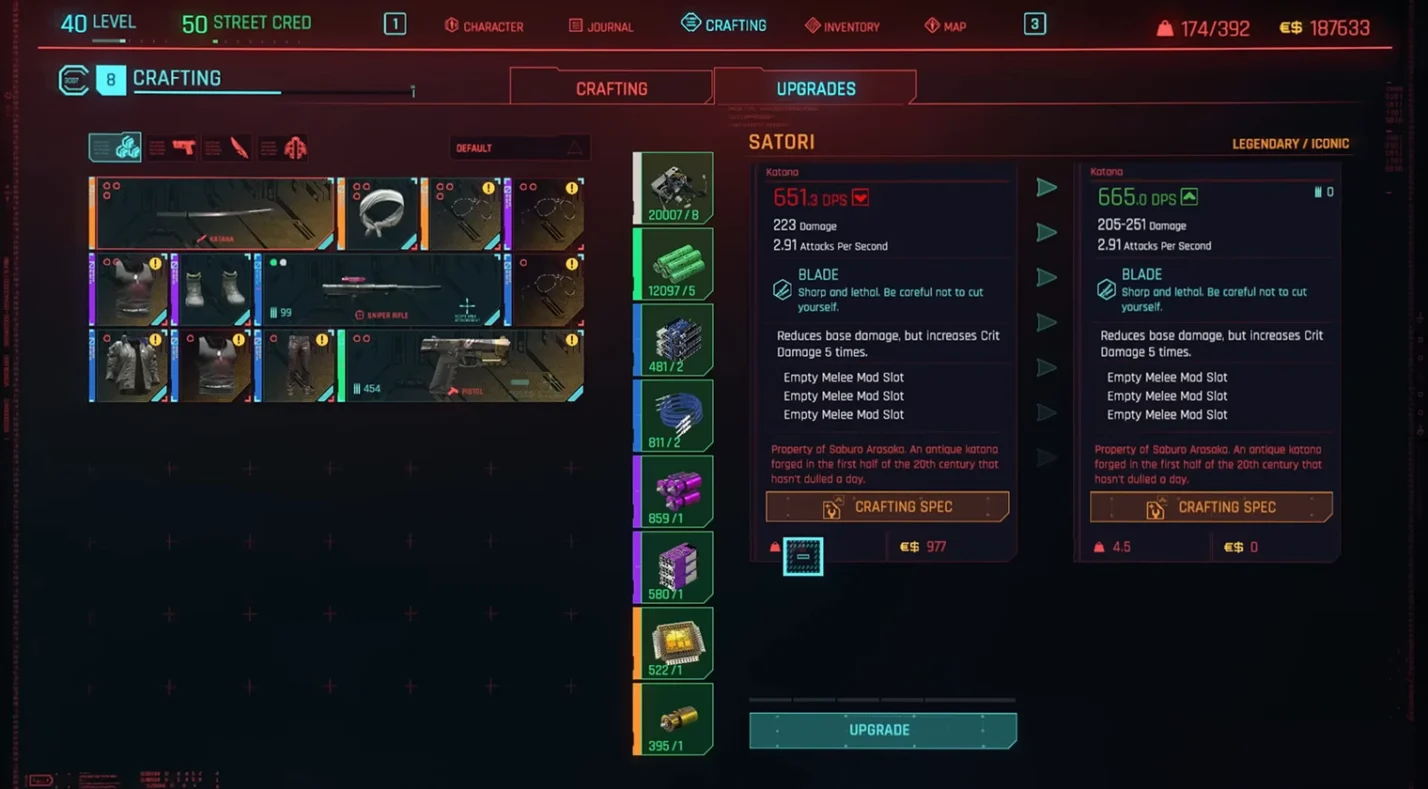Click the Upgrade button
Image resolution: width=1428 pixels, height=789 pixels.
click(x=882, y=730)
